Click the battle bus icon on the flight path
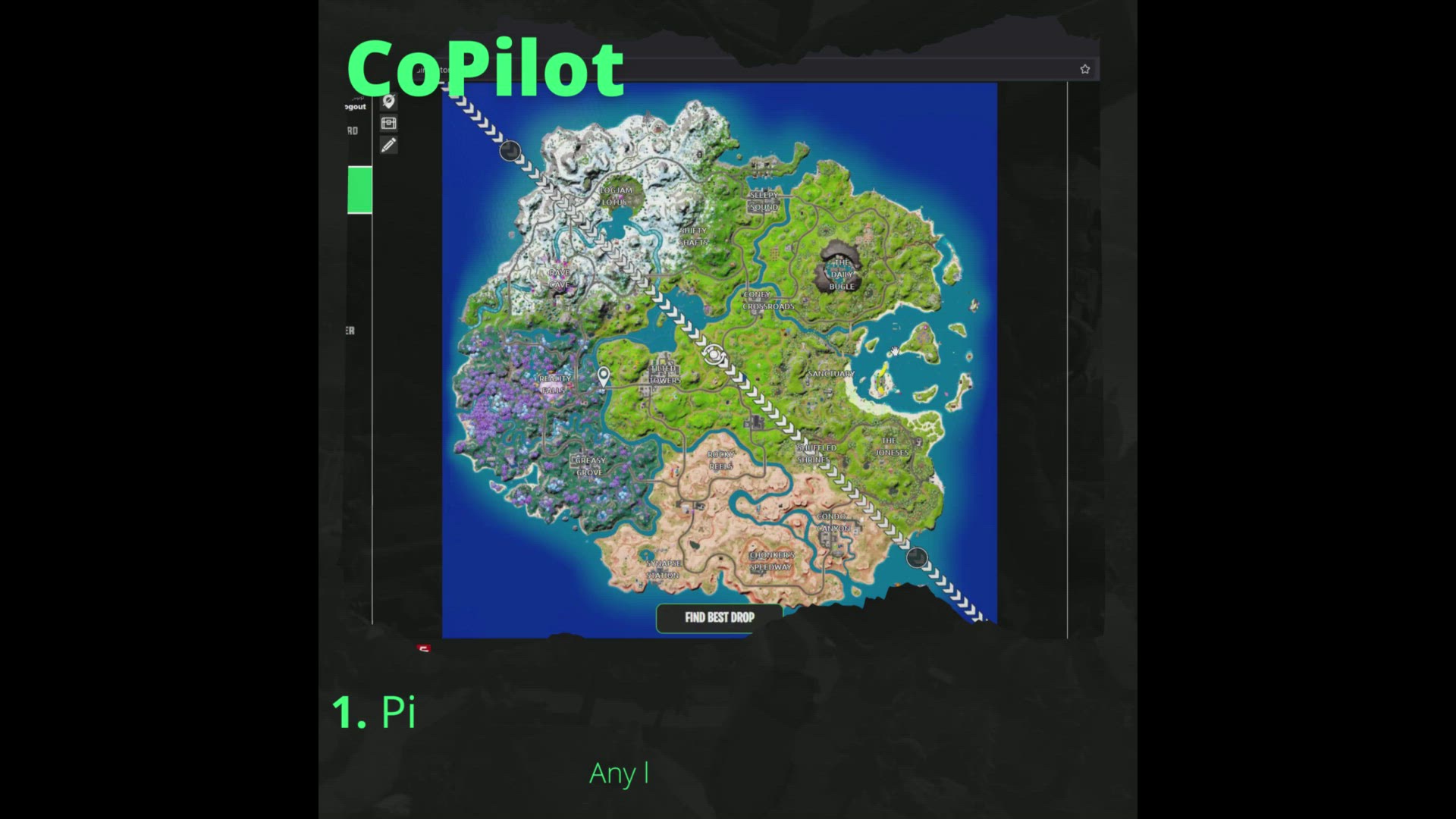 coord(713,356)
